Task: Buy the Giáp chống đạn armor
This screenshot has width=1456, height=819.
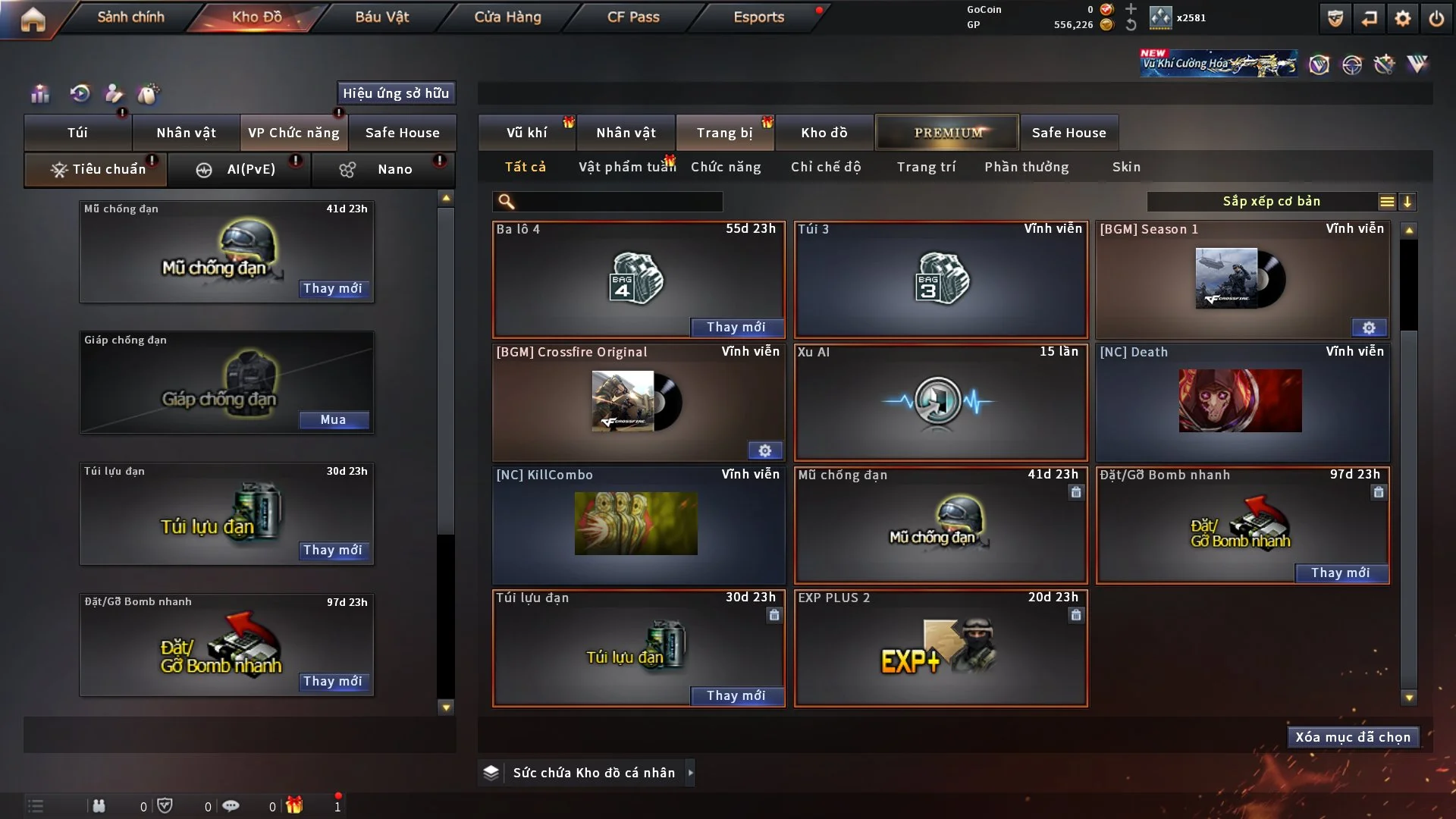Action: [333, 420]
